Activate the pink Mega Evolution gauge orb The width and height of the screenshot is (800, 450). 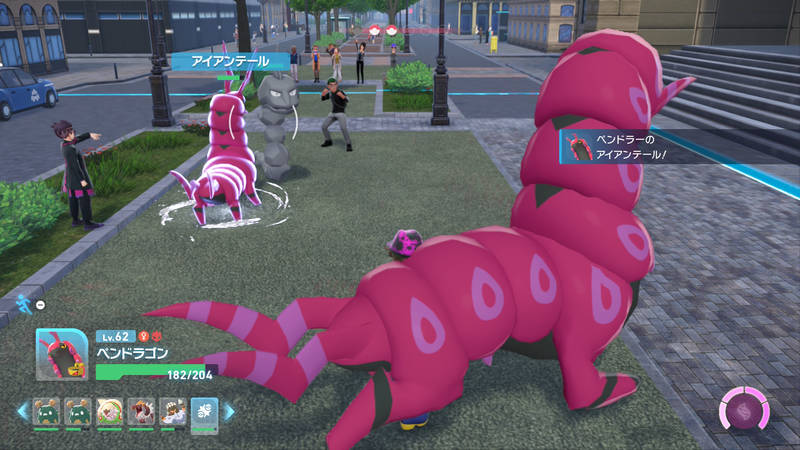pos(745,411)
